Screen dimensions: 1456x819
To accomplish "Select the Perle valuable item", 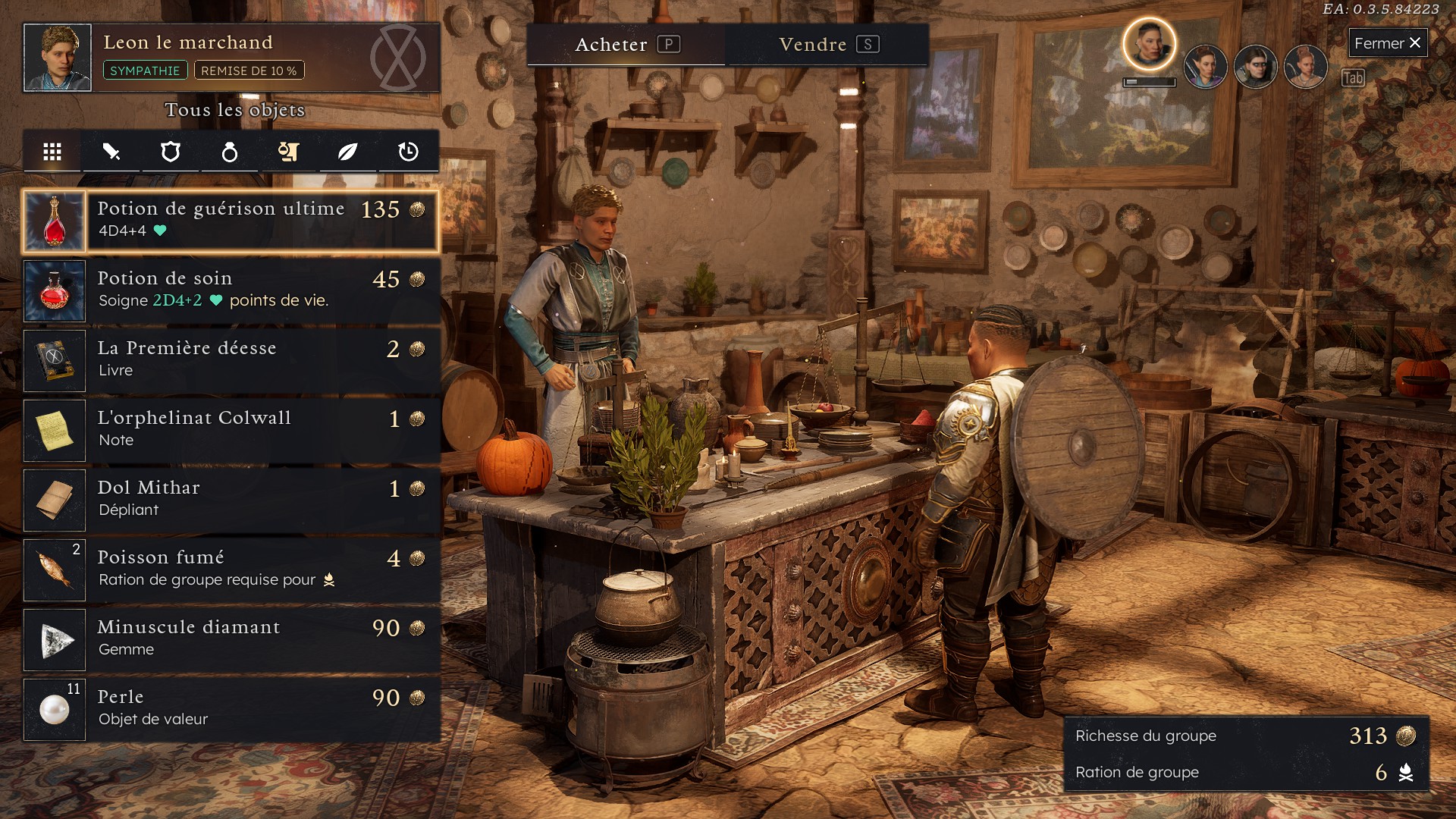I will [x=231, y=710].
